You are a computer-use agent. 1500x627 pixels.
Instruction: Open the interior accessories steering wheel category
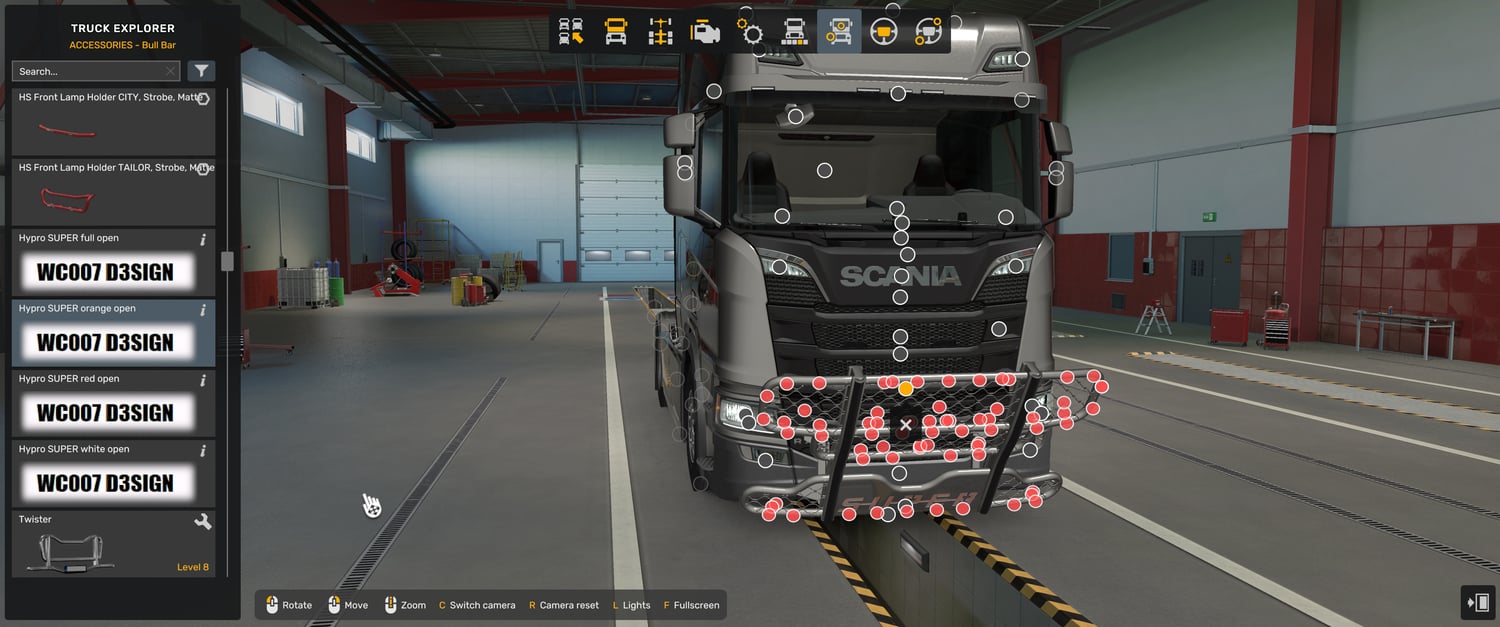(x=928, y=32)
